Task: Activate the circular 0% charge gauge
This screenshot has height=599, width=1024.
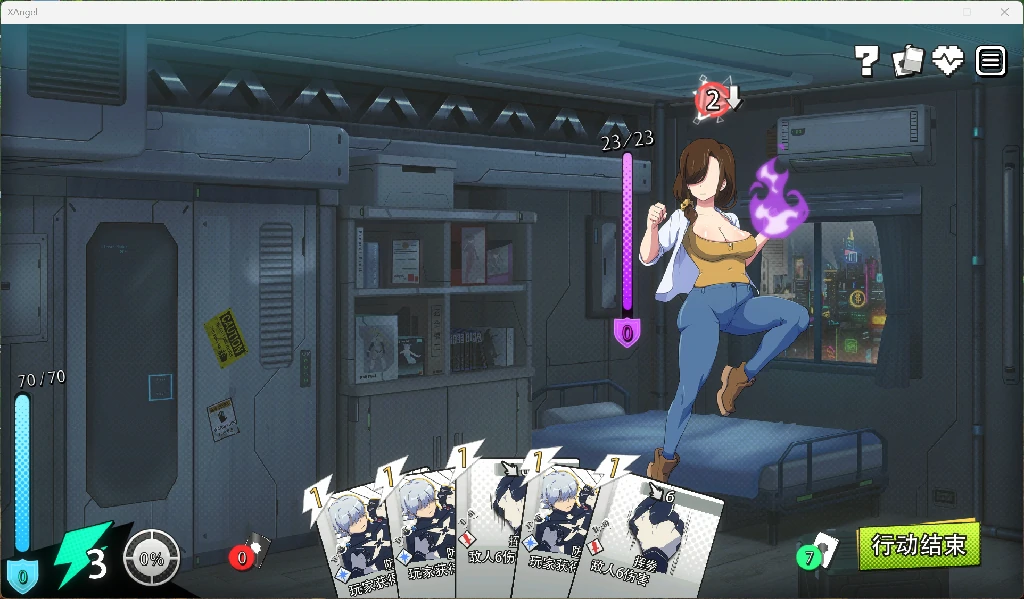Action: pyautogui.click(x=152, y=558)
